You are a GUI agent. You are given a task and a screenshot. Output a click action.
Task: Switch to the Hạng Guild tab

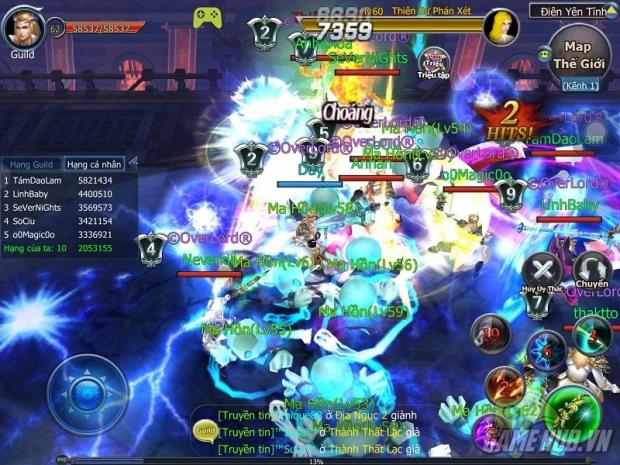31,163
